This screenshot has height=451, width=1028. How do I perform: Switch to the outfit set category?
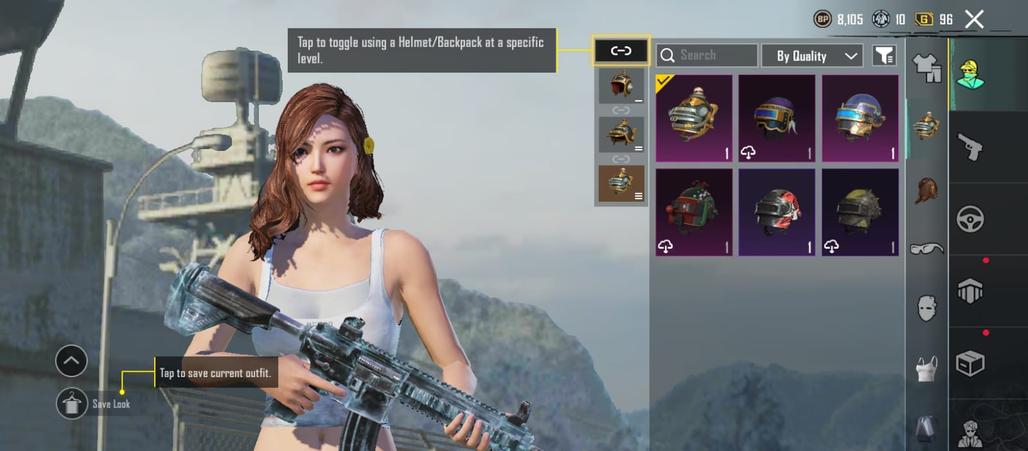tap(927, 69)
